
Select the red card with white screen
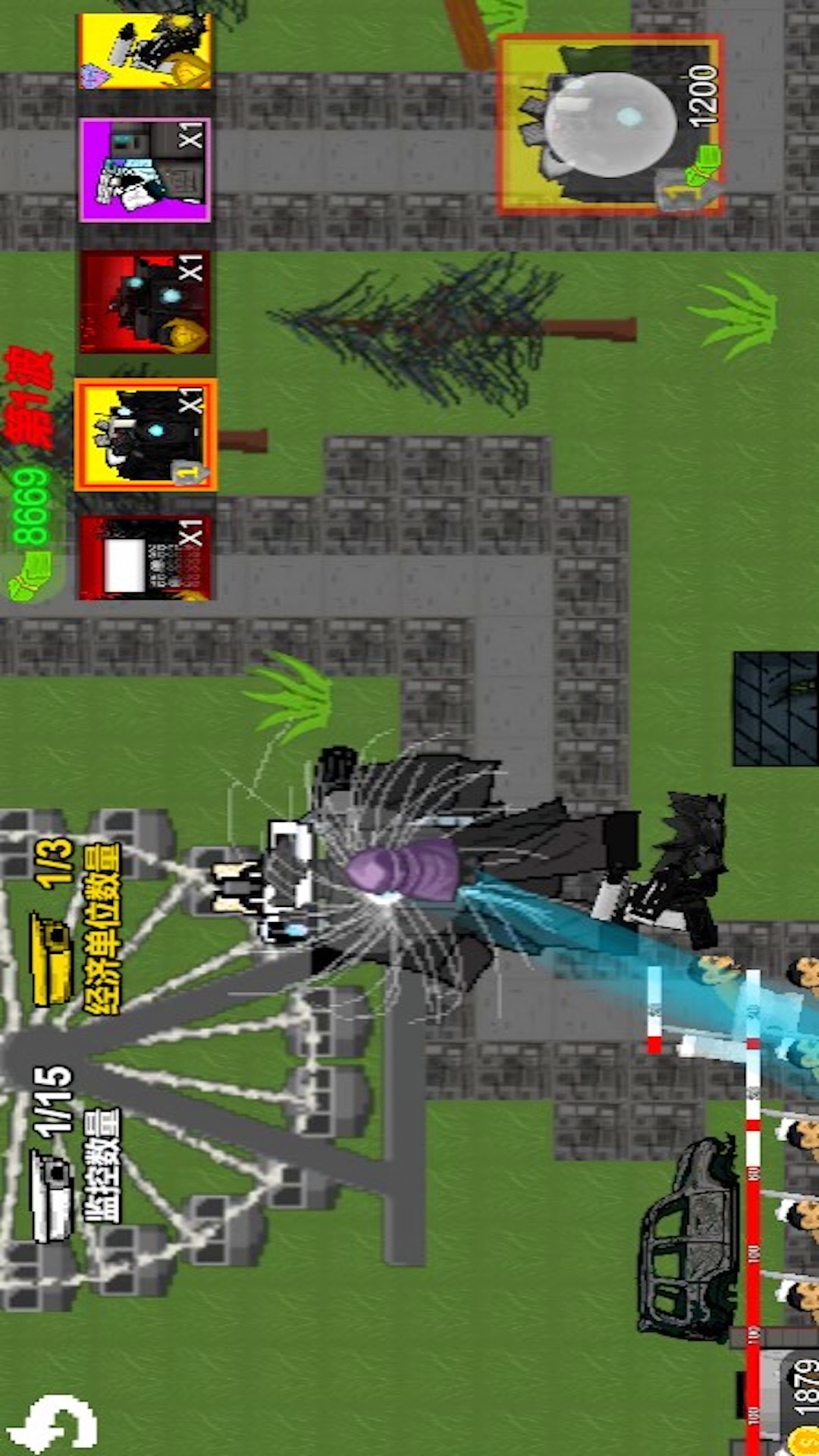145,557
